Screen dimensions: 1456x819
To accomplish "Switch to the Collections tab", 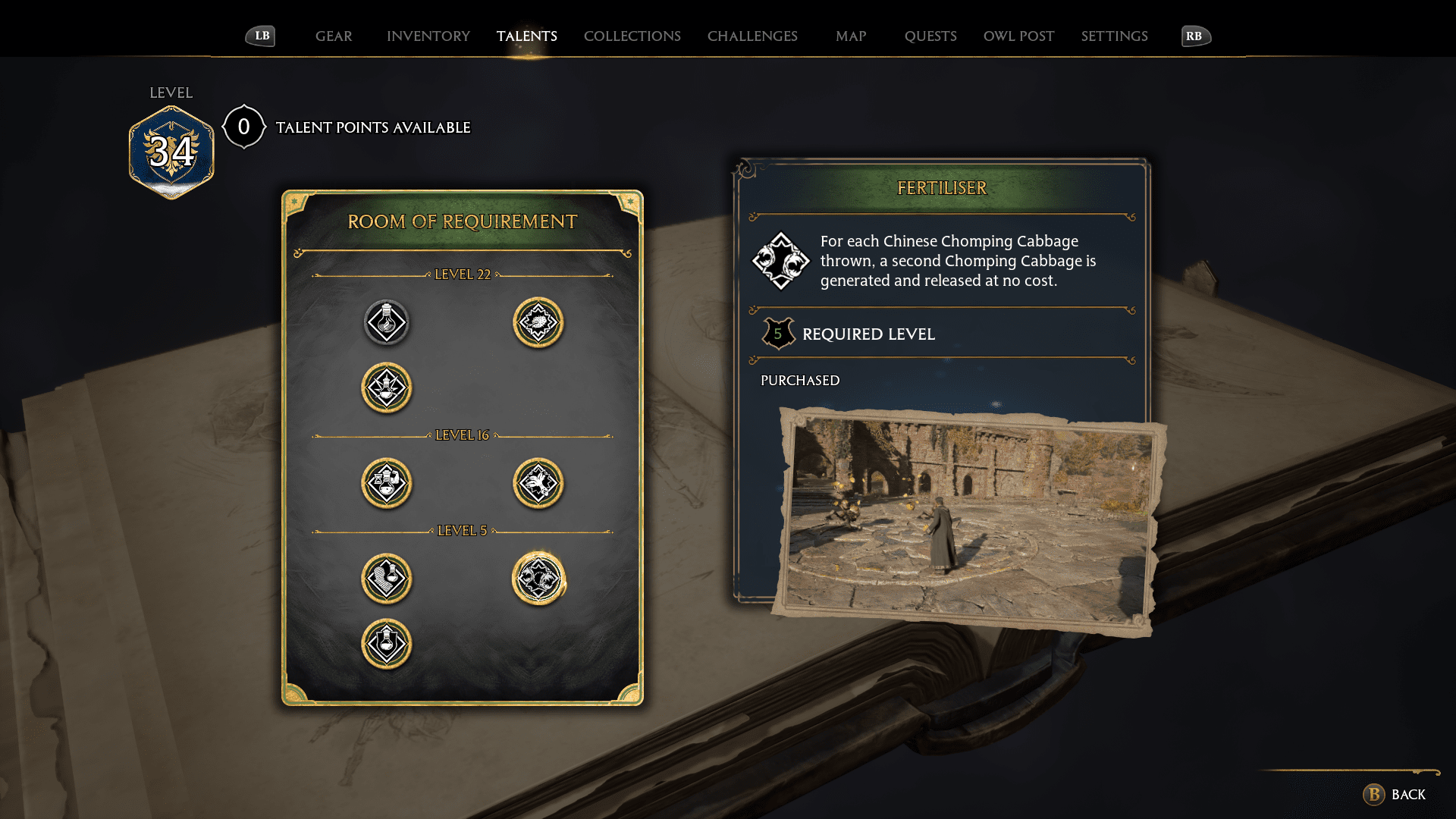I will (x=632, y=36).
